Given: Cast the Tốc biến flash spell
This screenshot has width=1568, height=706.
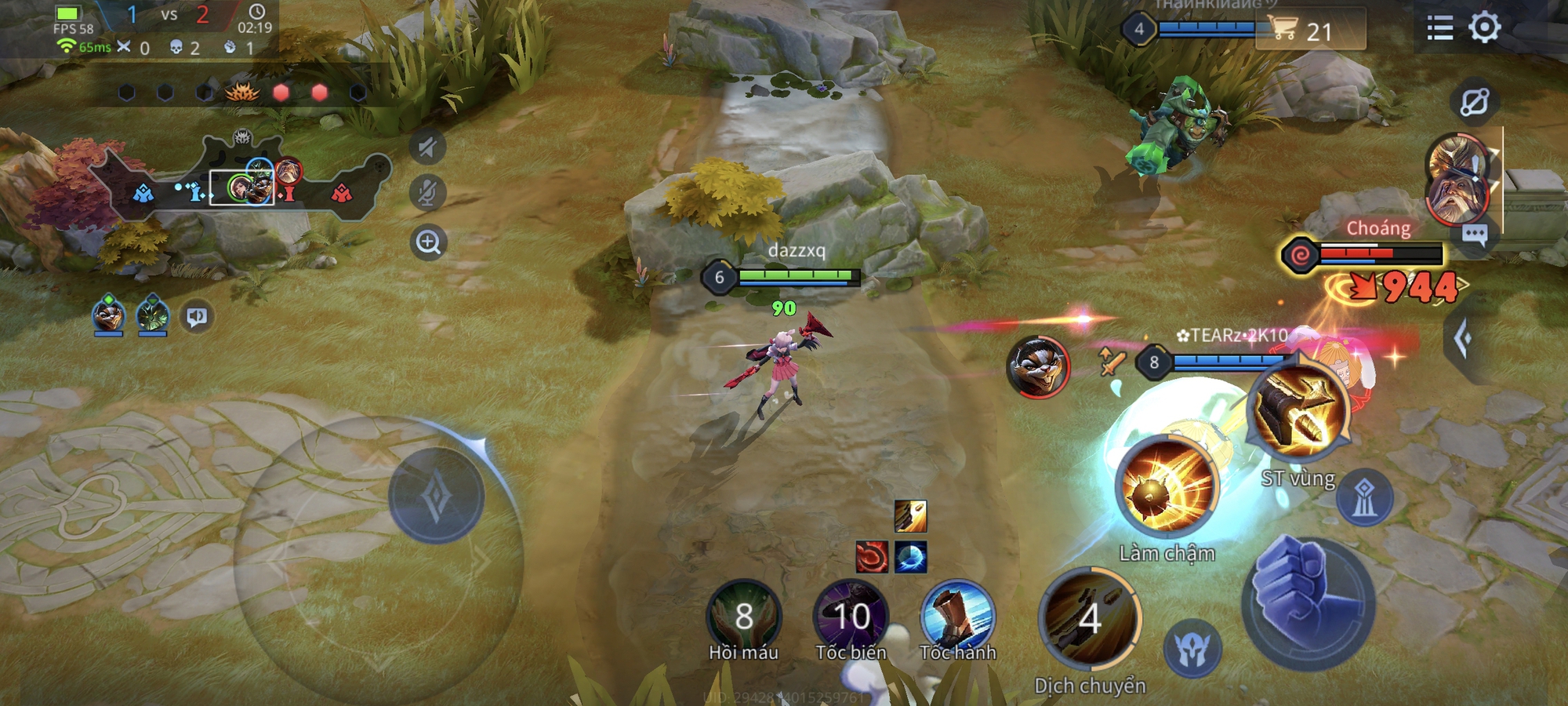Looking at the screenshot, I should coord(851,617).
